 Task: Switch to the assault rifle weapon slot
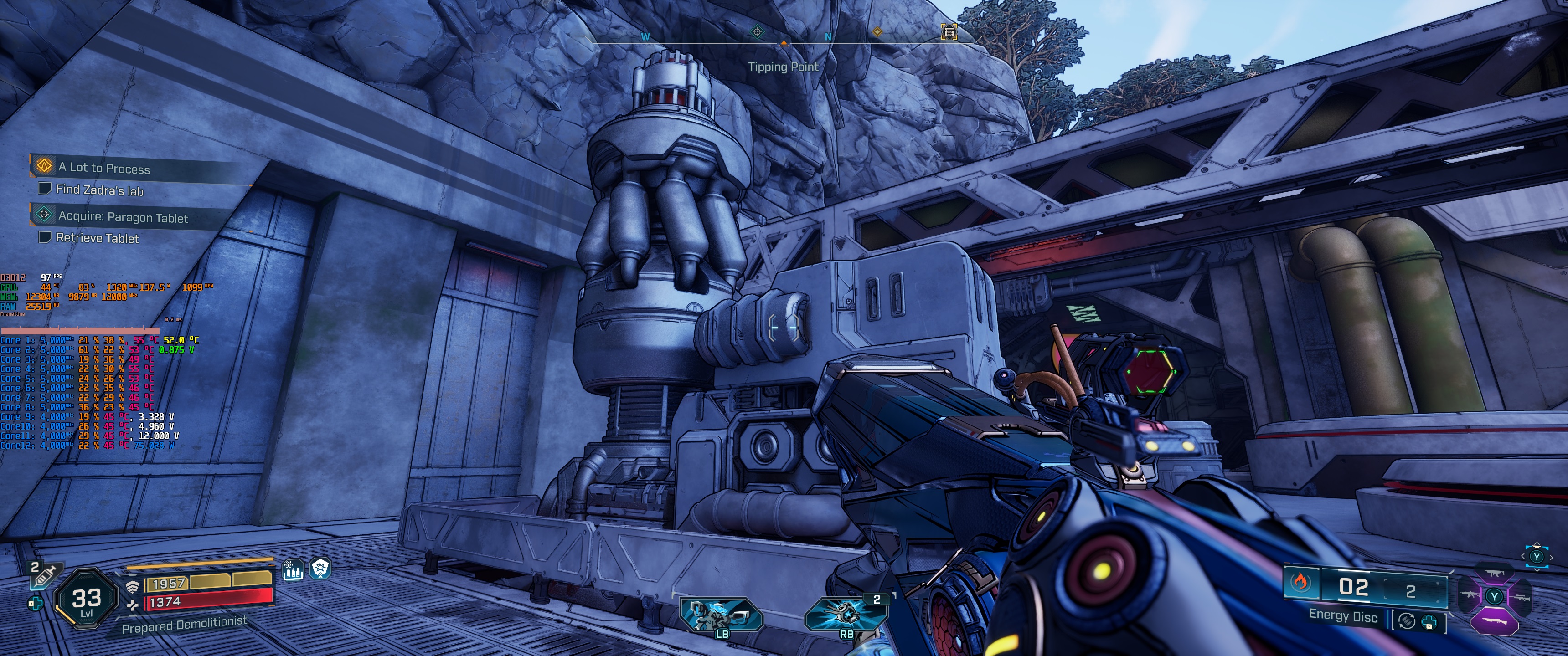(x=1469, y=595)
